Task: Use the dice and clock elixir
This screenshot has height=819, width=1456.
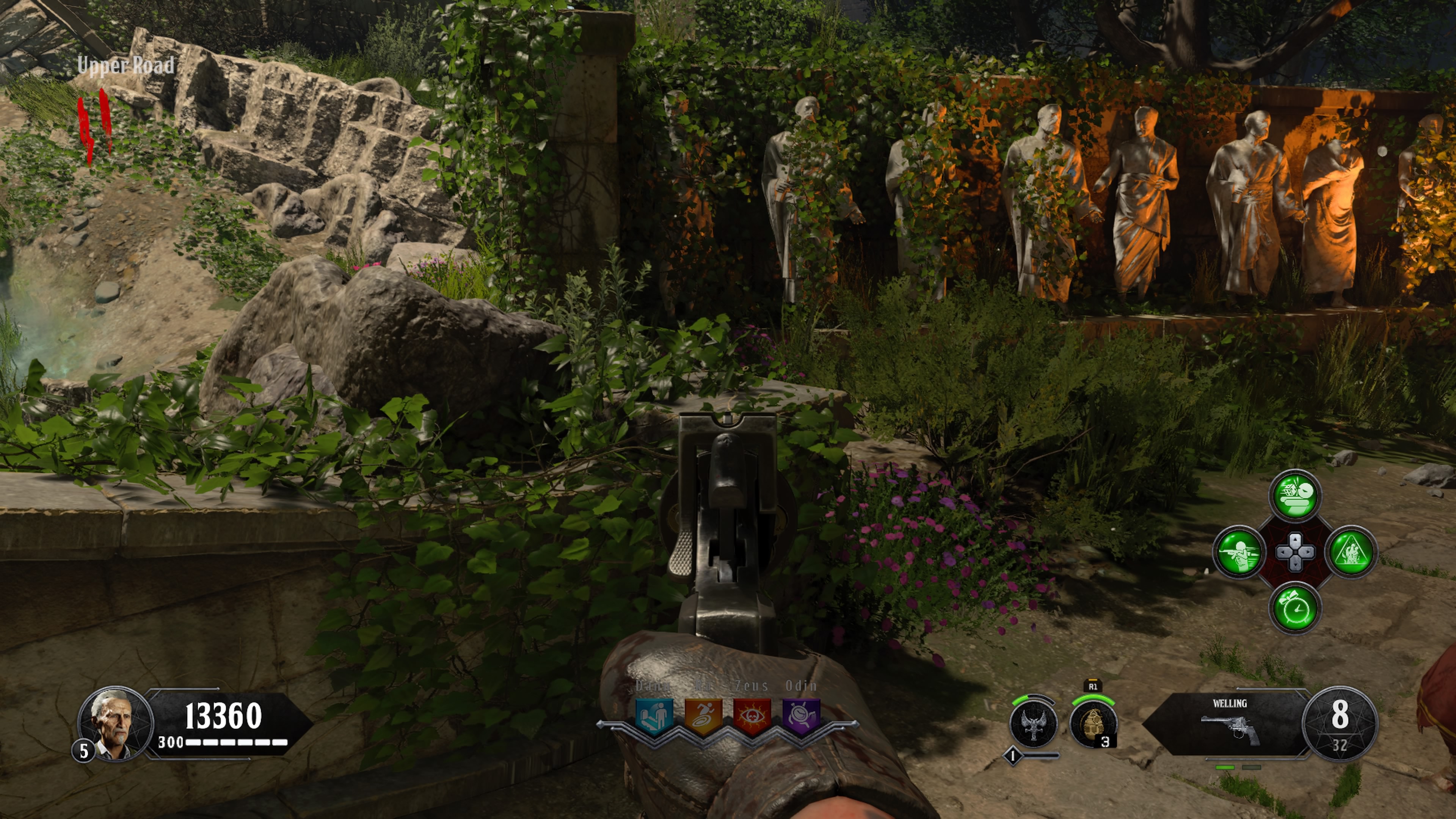Action: (x=1295, y=496)
